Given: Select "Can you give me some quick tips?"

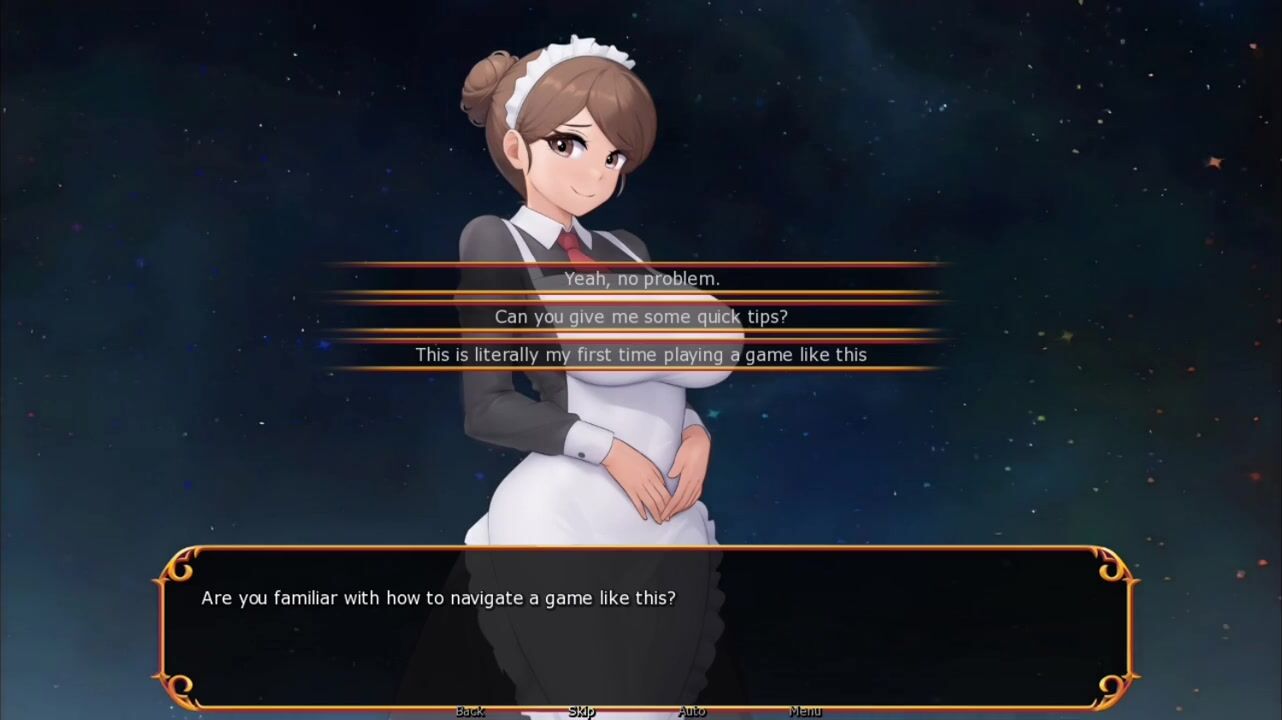Looking at the screenshot, I should 641,317.
